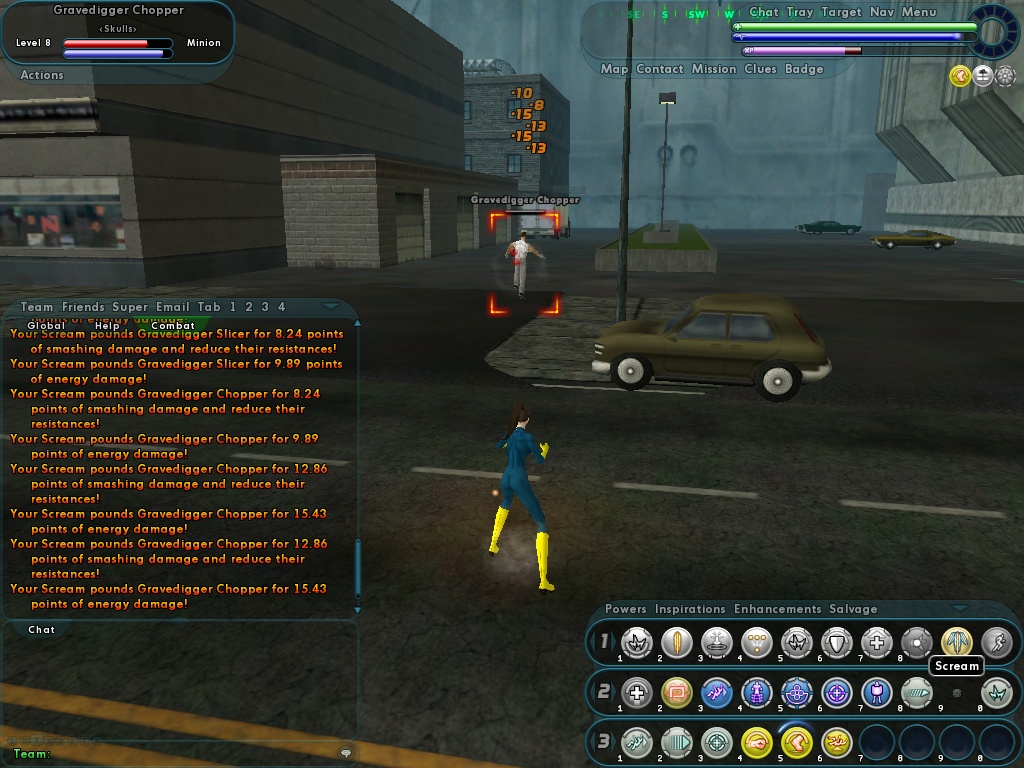
Task: Show the Contact list
Action: 660,69
